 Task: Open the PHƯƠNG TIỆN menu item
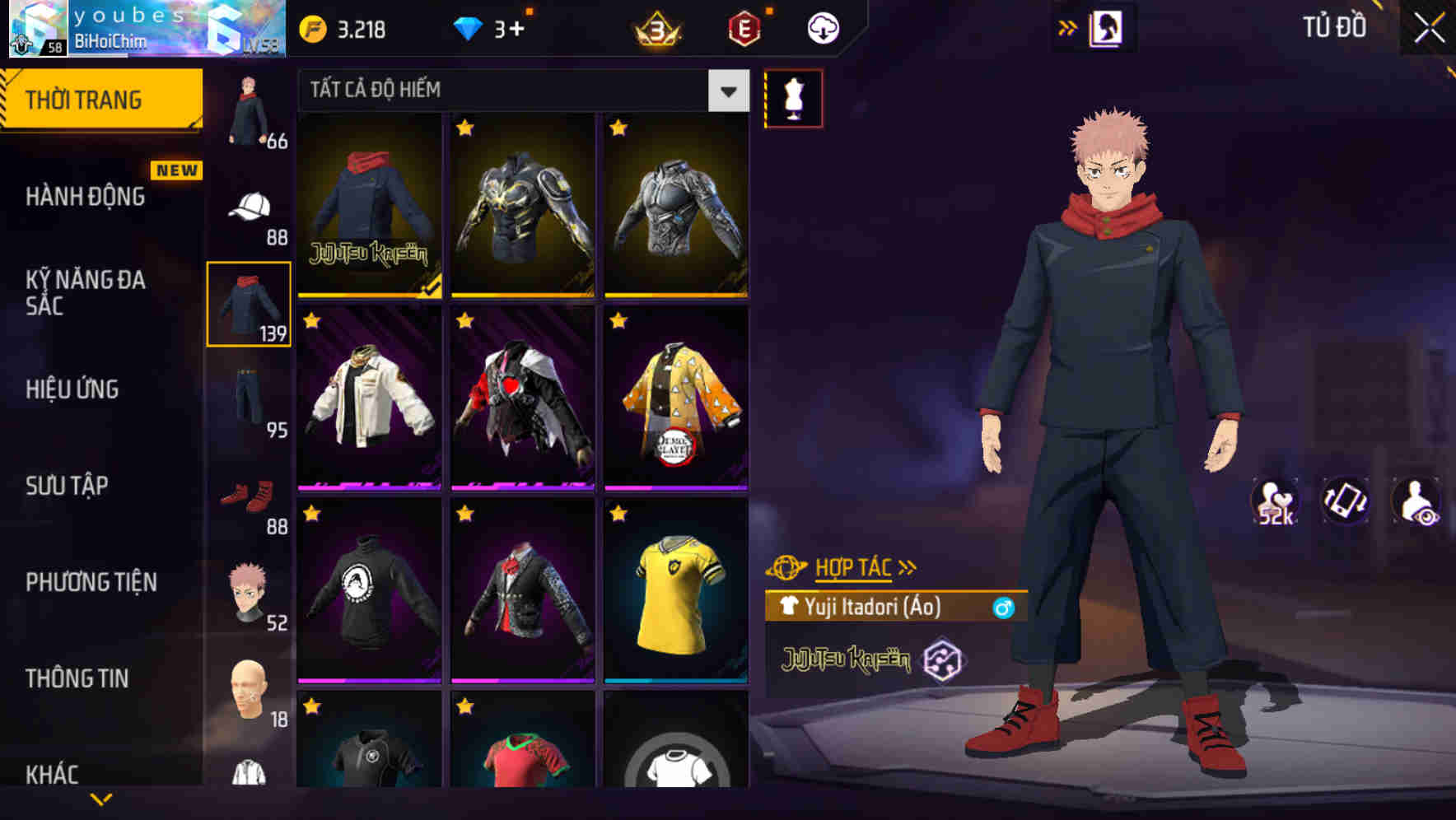click(x=91, y=581)
